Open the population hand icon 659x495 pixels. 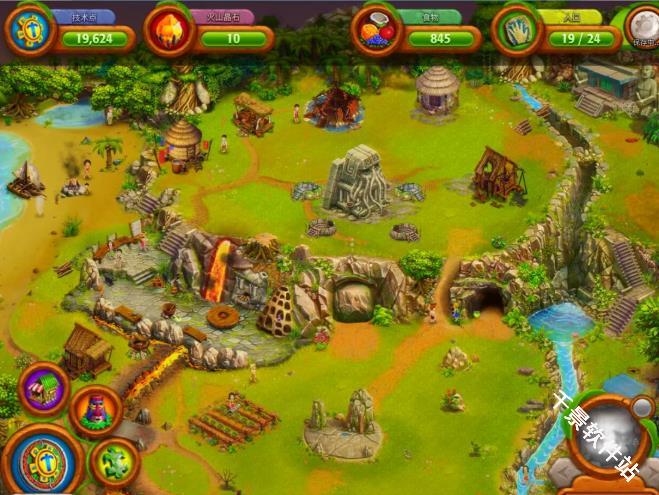pyautogui.click(x=517, y=31)
